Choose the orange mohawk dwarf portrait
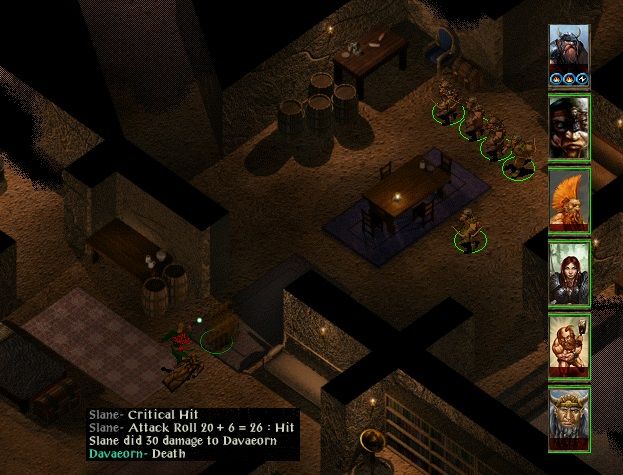This screenshot has height=475, width=623. (569, 200)
